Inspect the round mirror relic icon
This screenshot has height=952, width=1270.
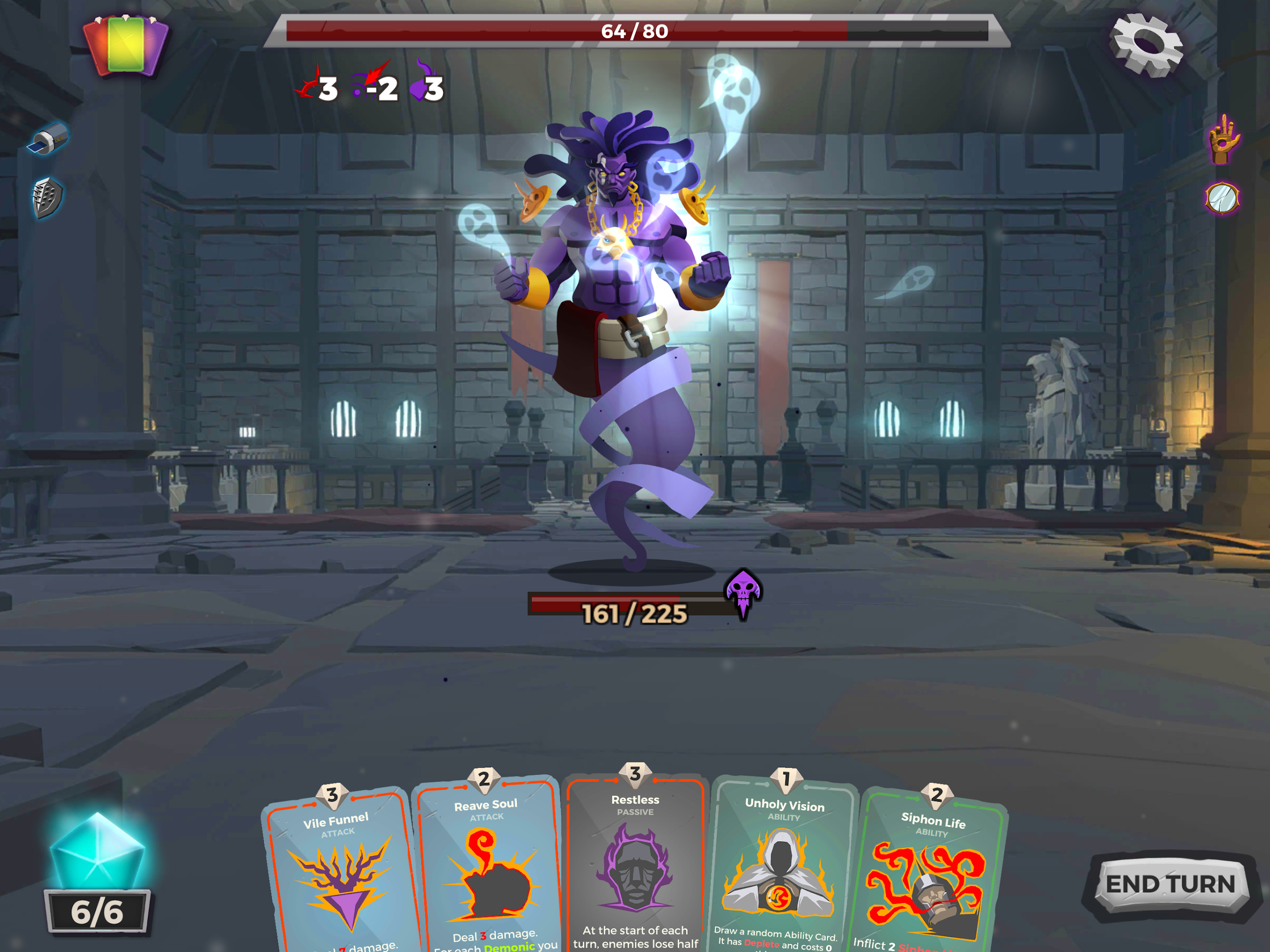coord(1222,198)
